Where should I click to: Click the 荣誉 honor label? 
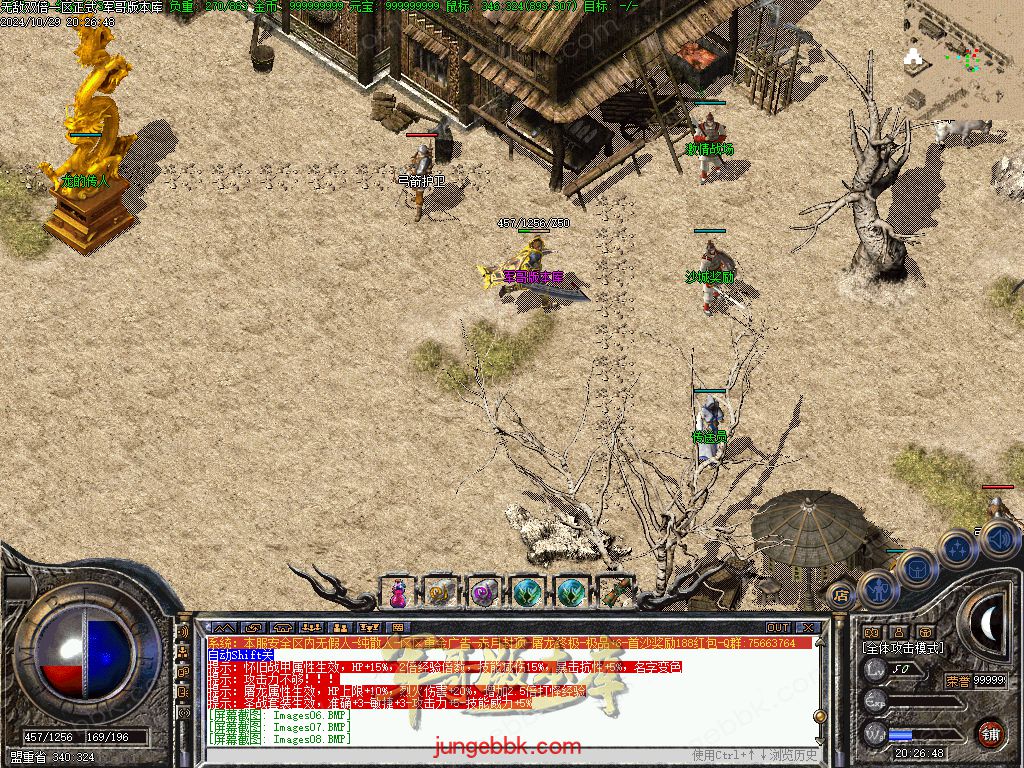point(957,681)
